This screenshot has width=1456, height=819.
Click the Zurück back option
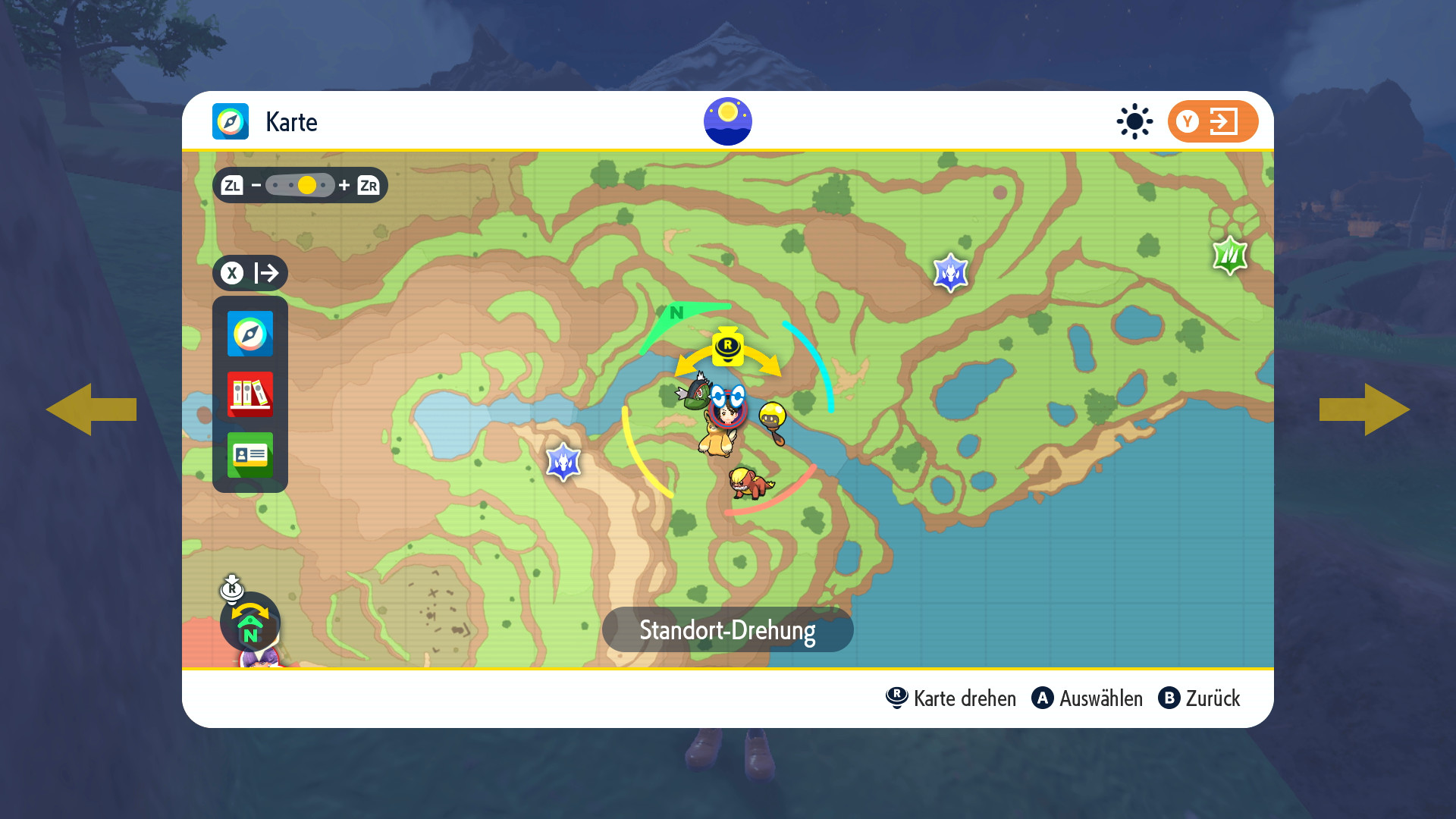[1200, 698]
